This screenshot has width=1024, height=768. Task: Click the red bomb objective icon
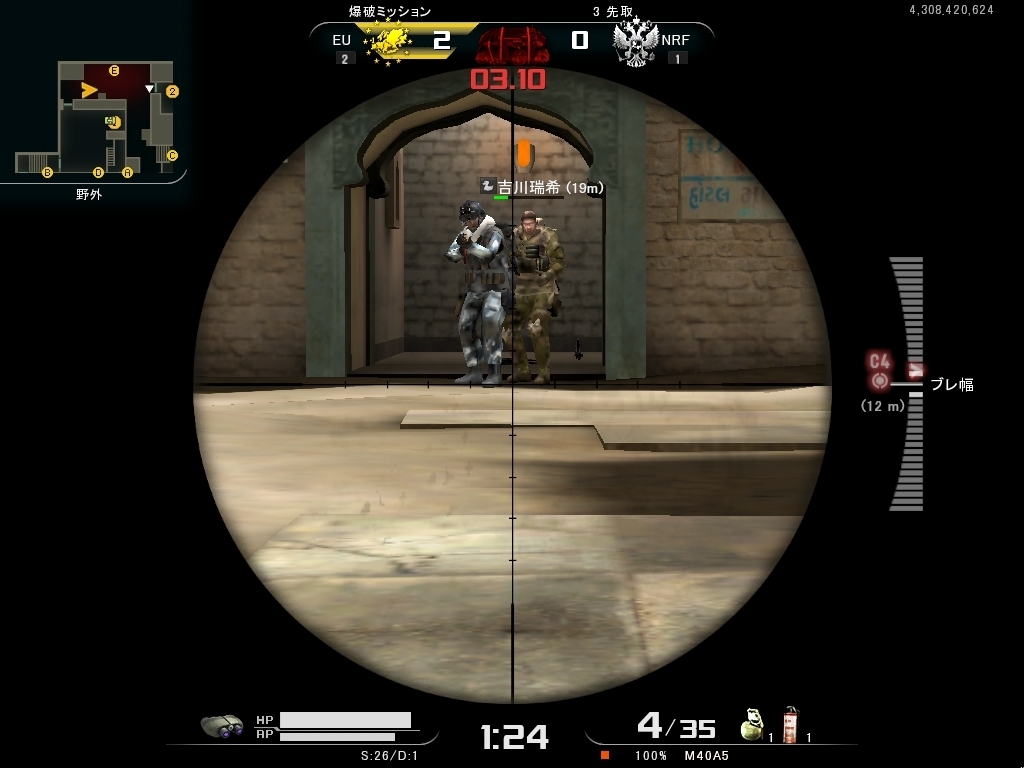coord(512,44)
